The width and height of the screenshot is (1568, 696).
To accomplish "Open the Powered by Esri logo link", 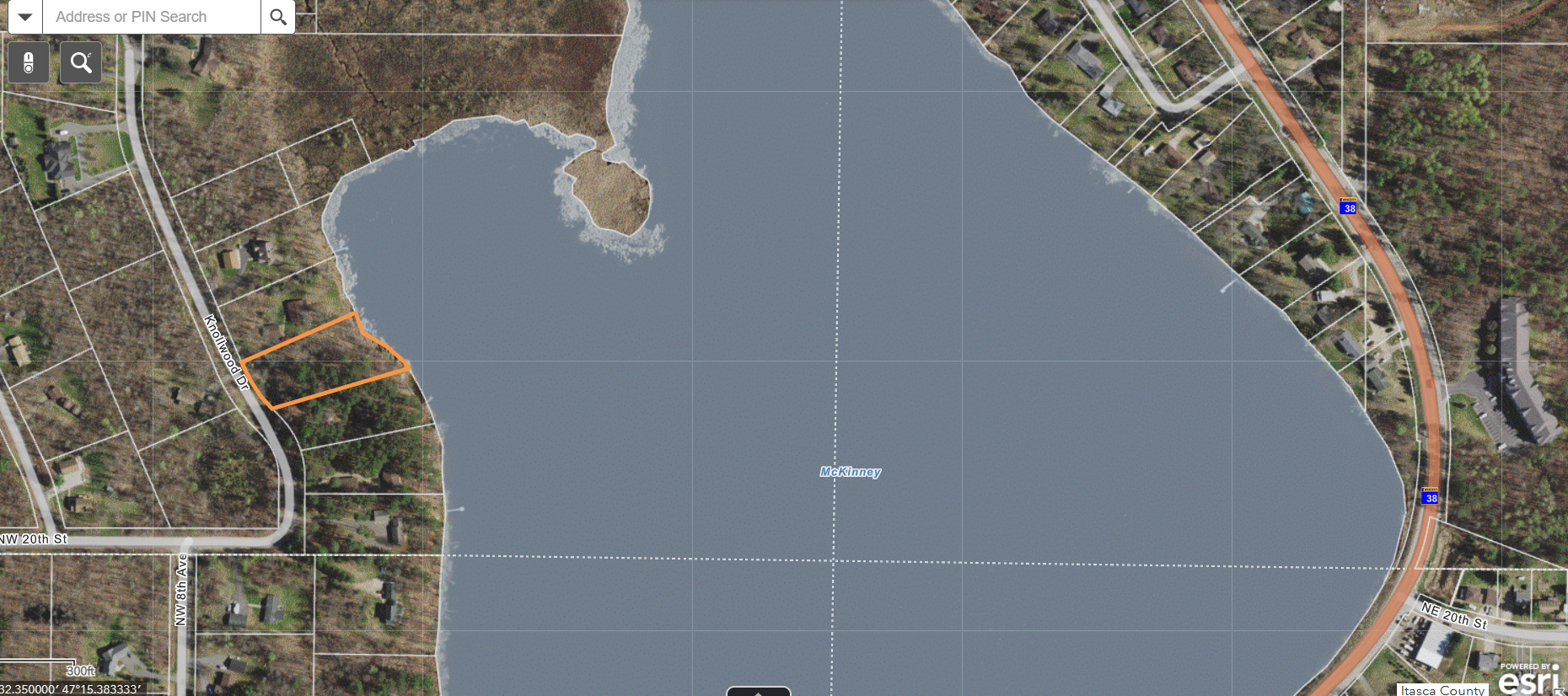I will [x=1529, y=679].
